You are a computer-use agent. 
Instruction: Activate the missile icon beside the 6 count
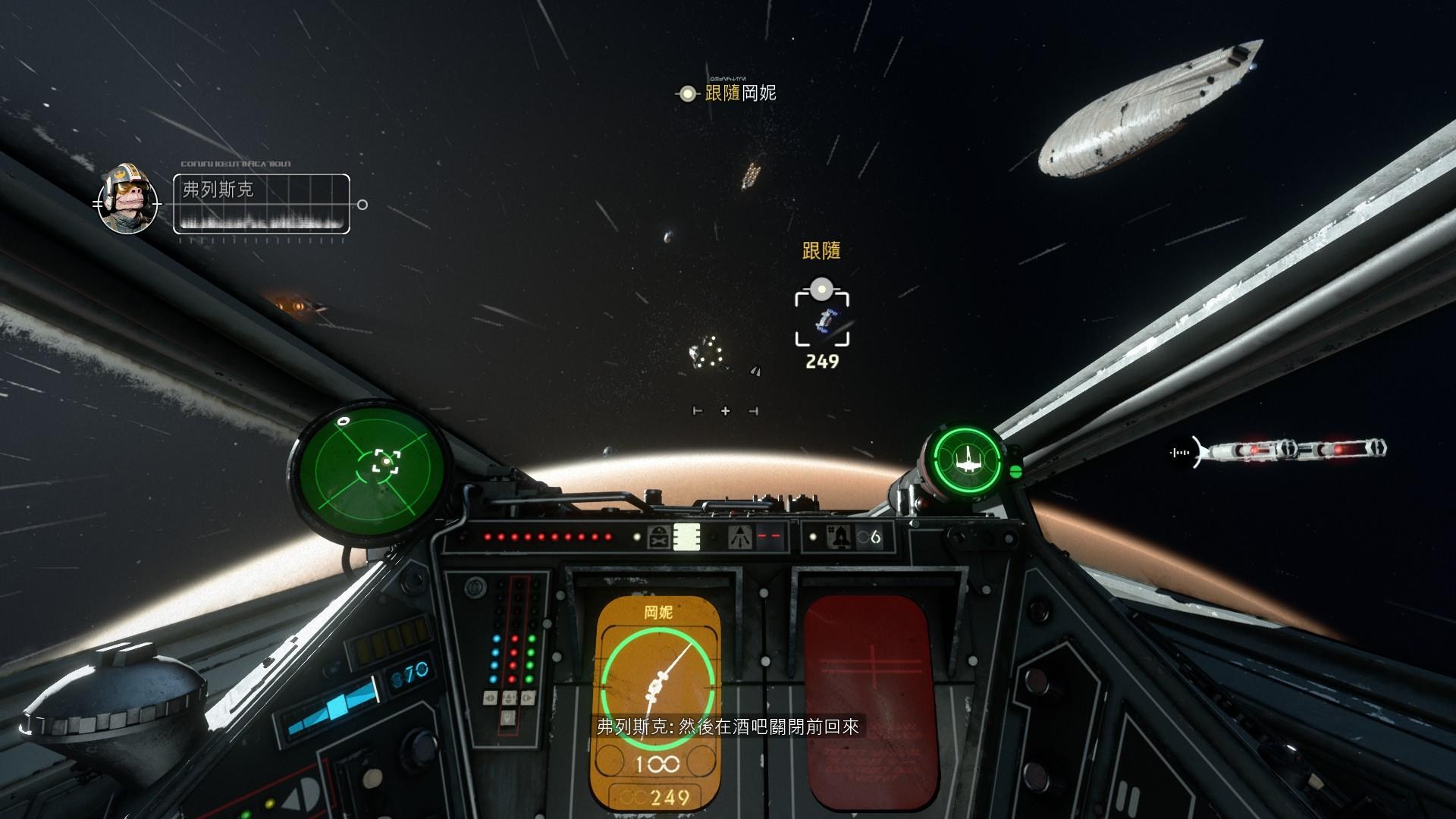coord(842,537)
